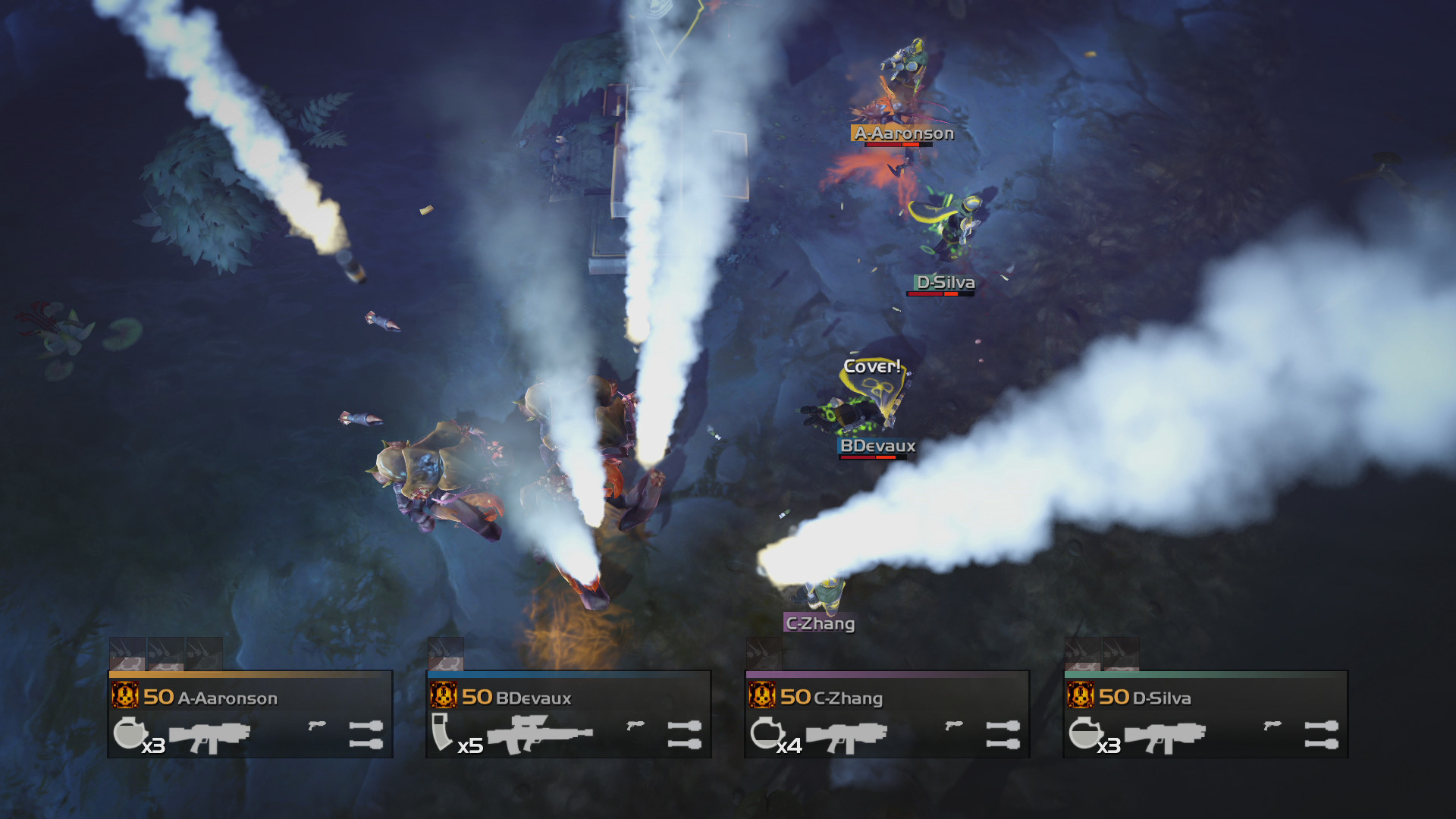Click the Cover! speech bubble
Image resolution: width=1456 pixels, height=819 pixels.
point(872,368)
